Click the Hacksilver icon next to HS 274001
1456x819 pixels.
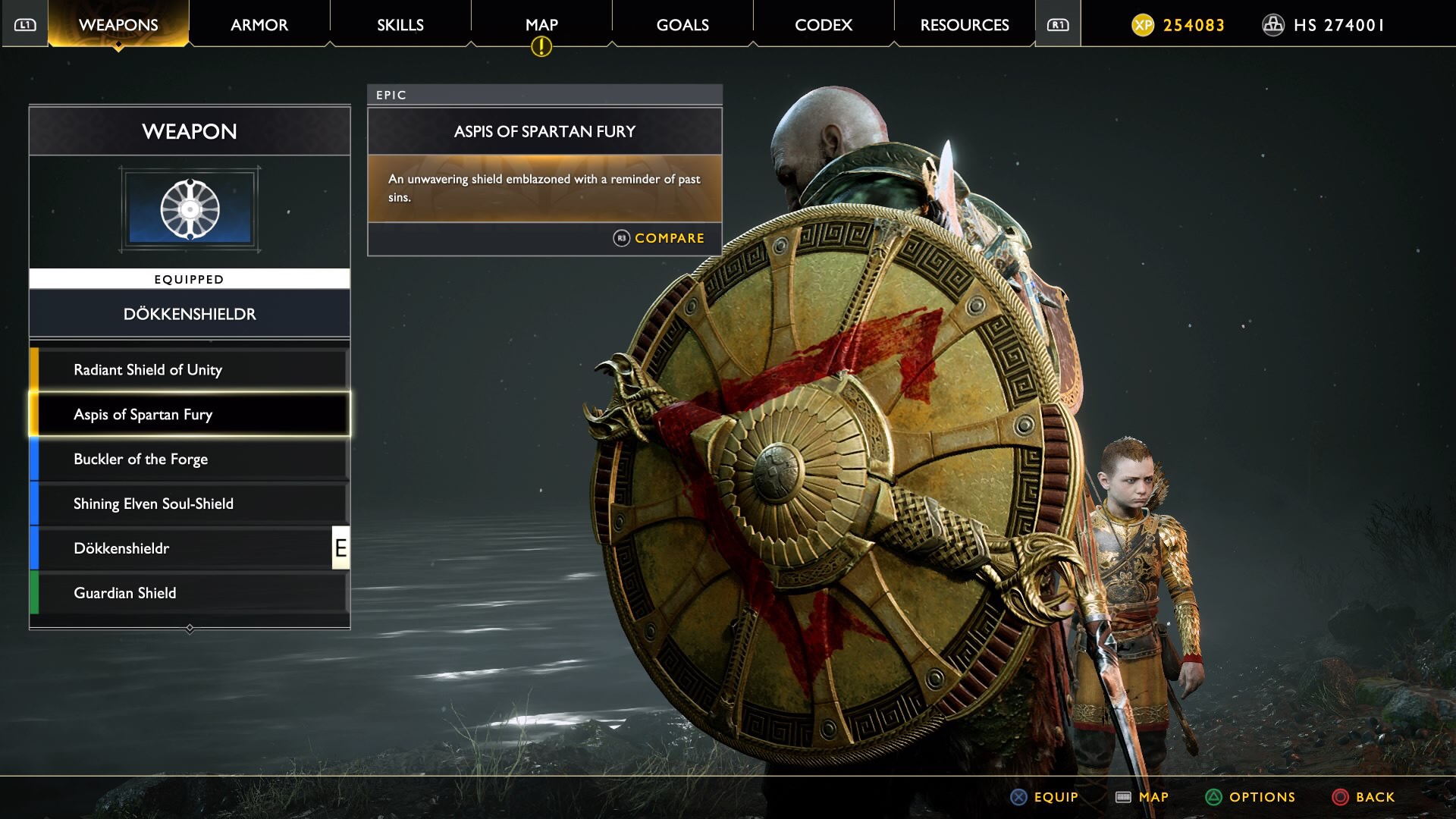(1274, 25)
